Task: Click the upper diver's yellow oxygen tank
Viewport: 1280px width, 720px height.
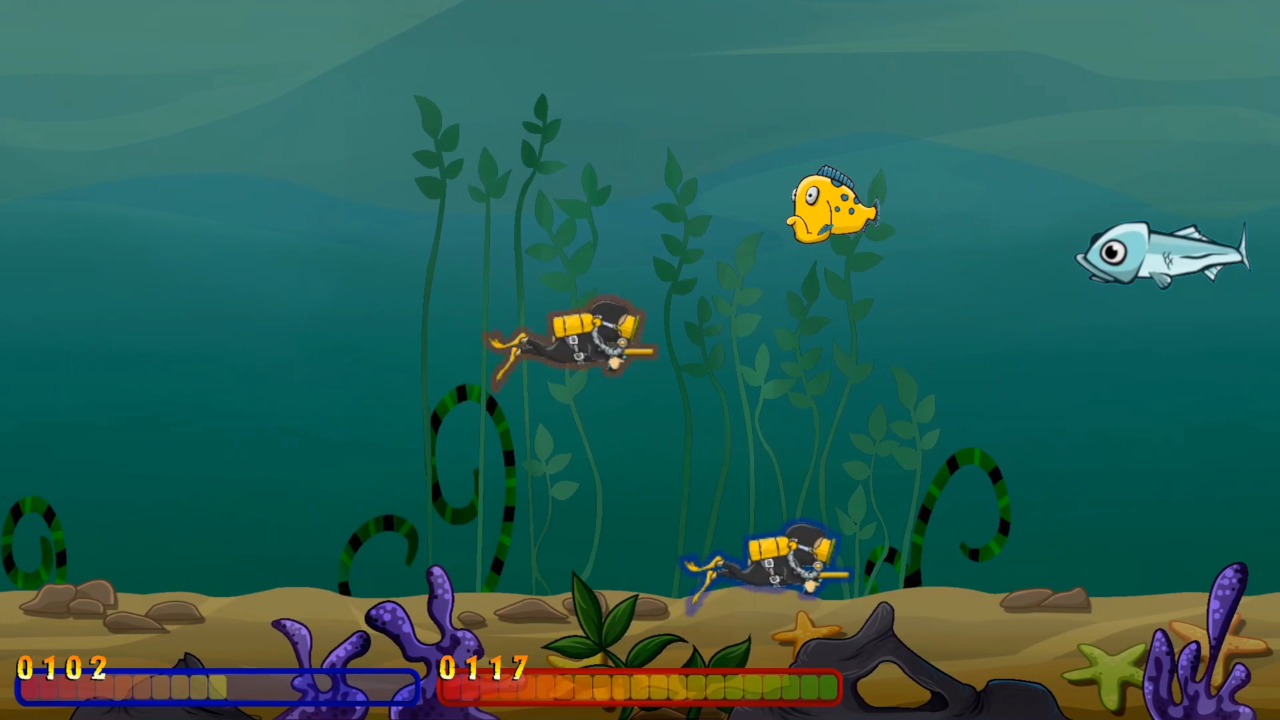Action: click(x=570, y=322)
